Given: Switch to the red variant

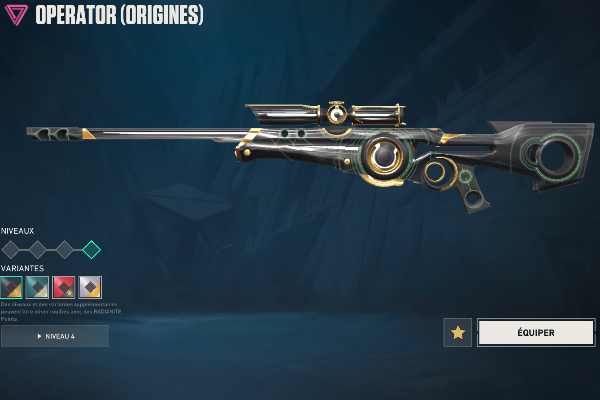Looking at the screenshot, I should click(64, 287).
